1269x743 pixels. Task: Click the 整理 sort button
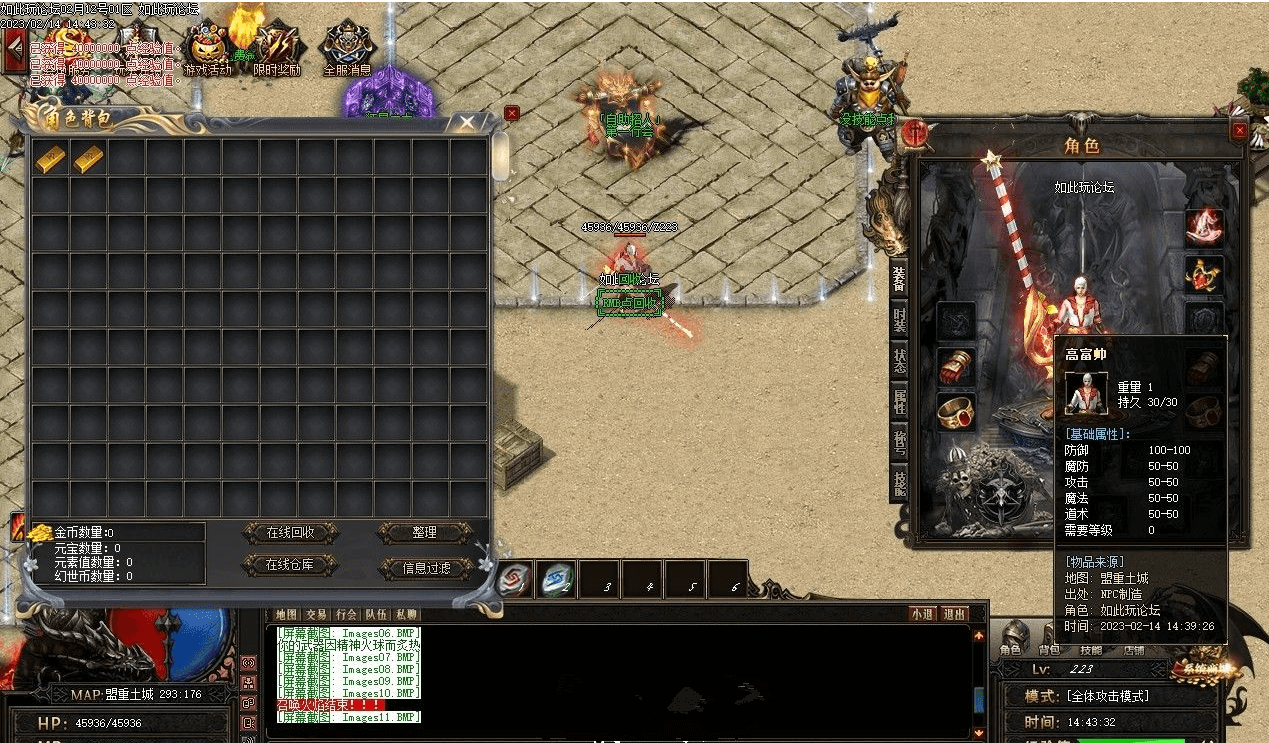(x=425, y=533)
